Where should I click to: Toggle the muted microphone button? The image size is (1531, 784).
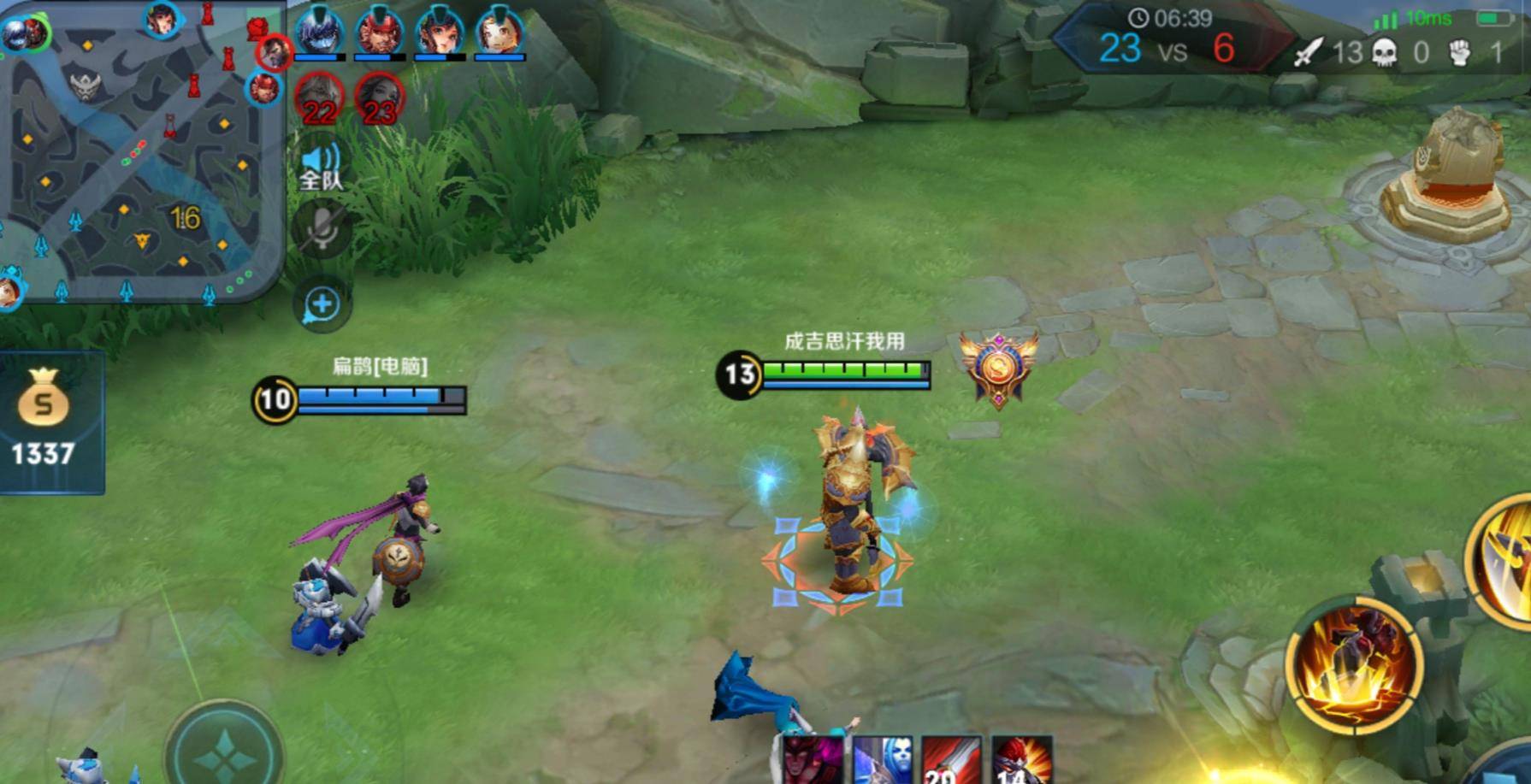tap(321, 229)
